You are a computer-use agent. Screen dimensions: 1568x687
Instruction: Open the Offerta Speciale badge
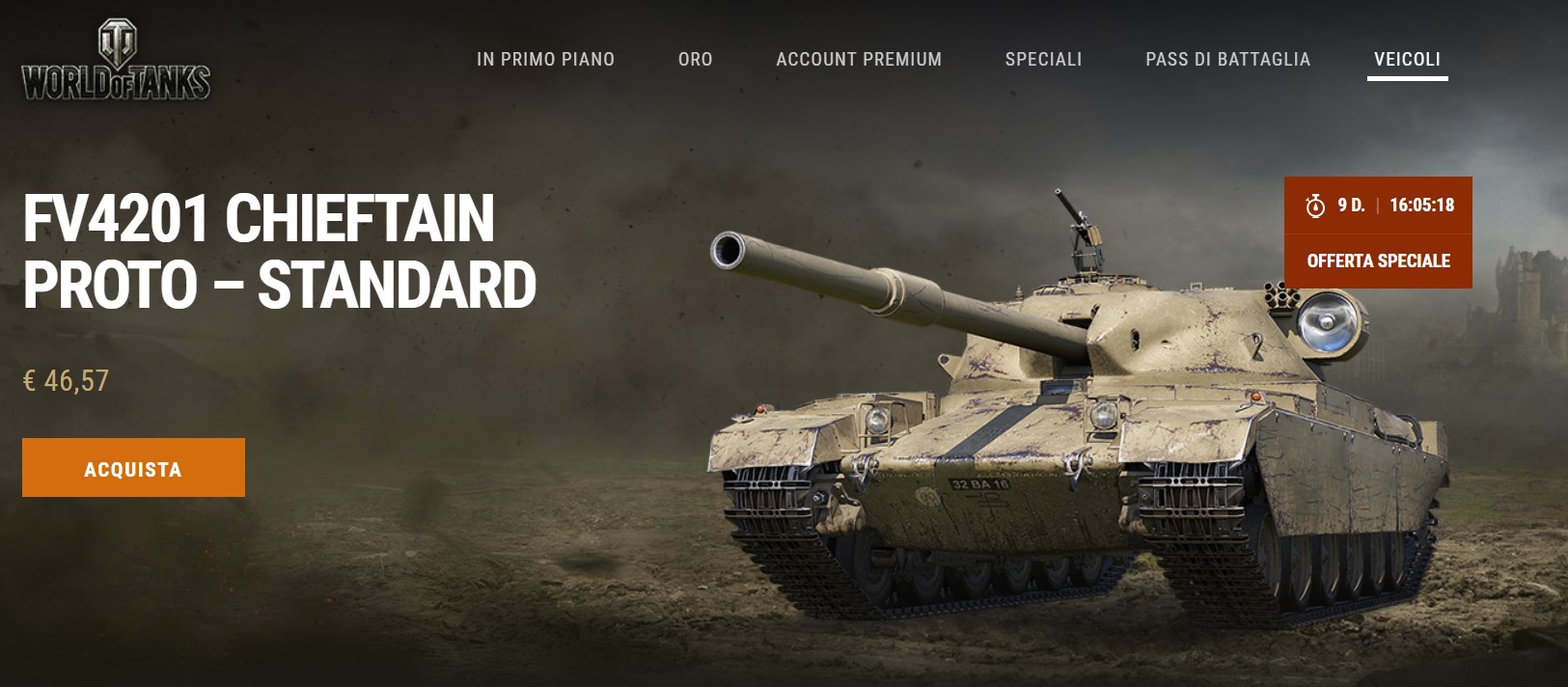tap(1378, 261)
